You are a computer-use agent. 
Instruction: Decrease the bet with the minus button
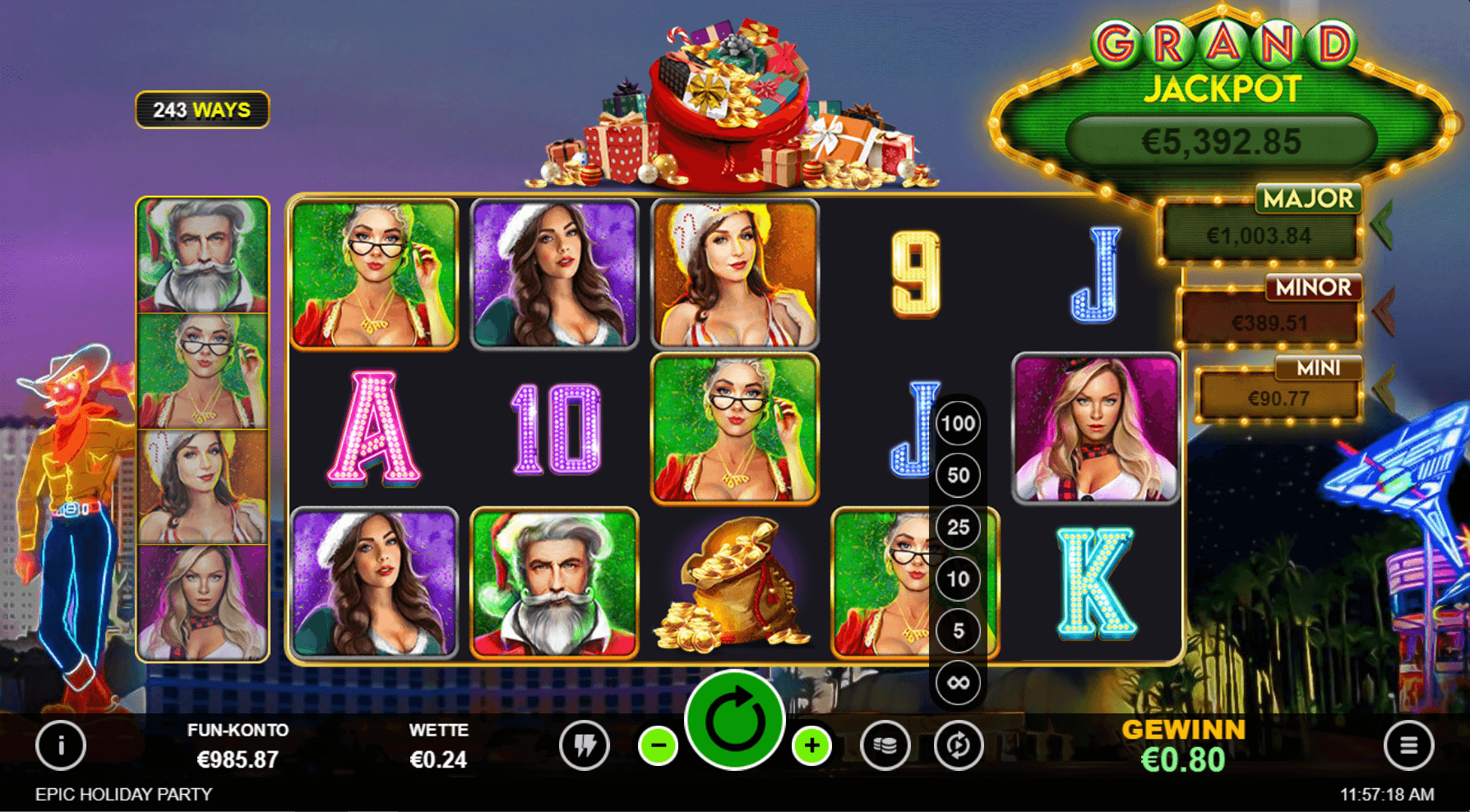click(659, 745)
